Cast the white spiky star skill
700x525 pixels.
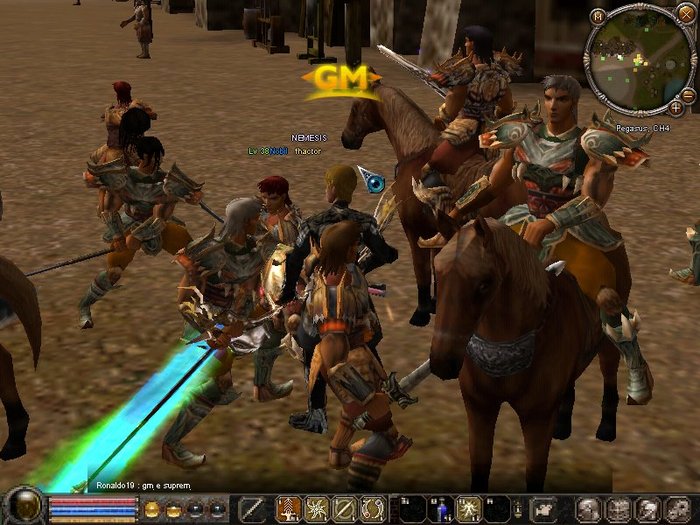(317, 509)
